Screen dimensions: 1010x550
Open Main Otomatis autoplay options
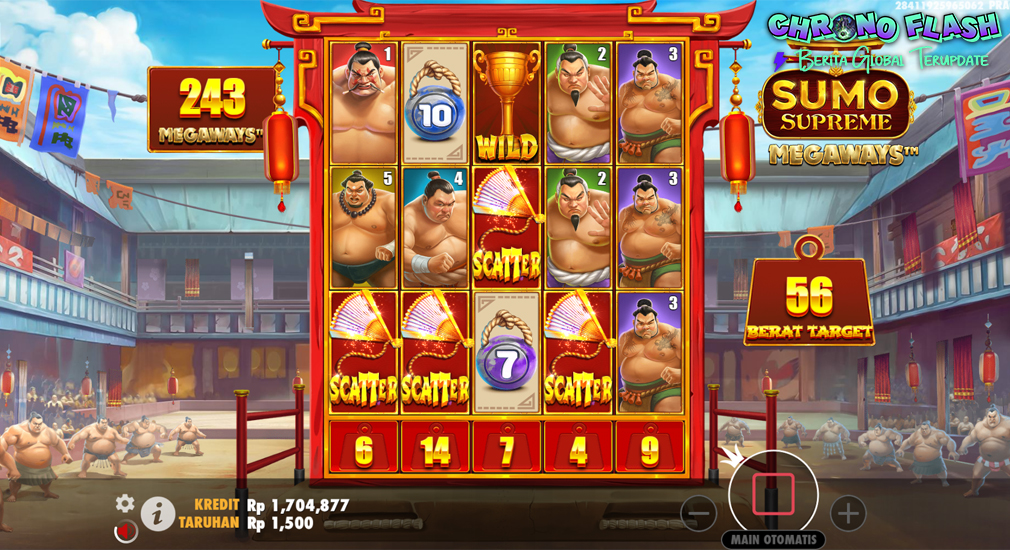(x=773, y=540)
